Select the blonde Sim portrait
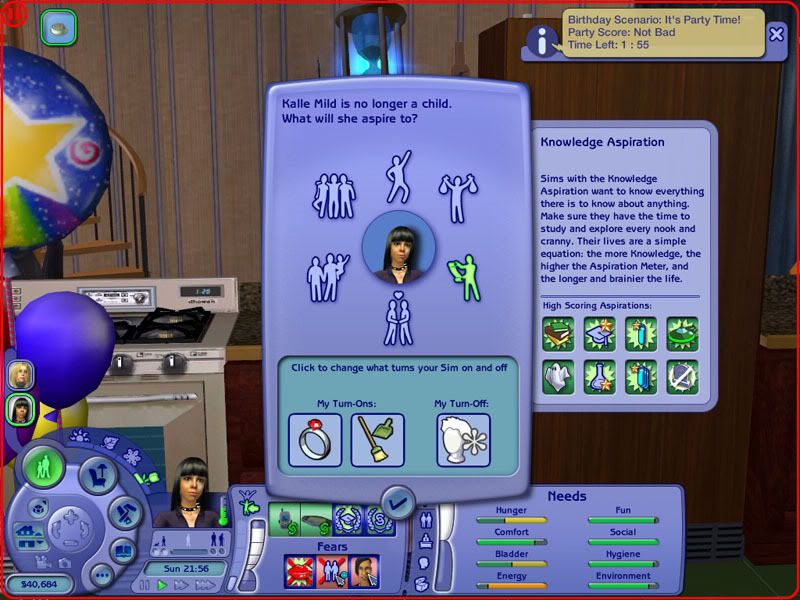This screenshot has width=800, height=600. [x=21, y=374]
